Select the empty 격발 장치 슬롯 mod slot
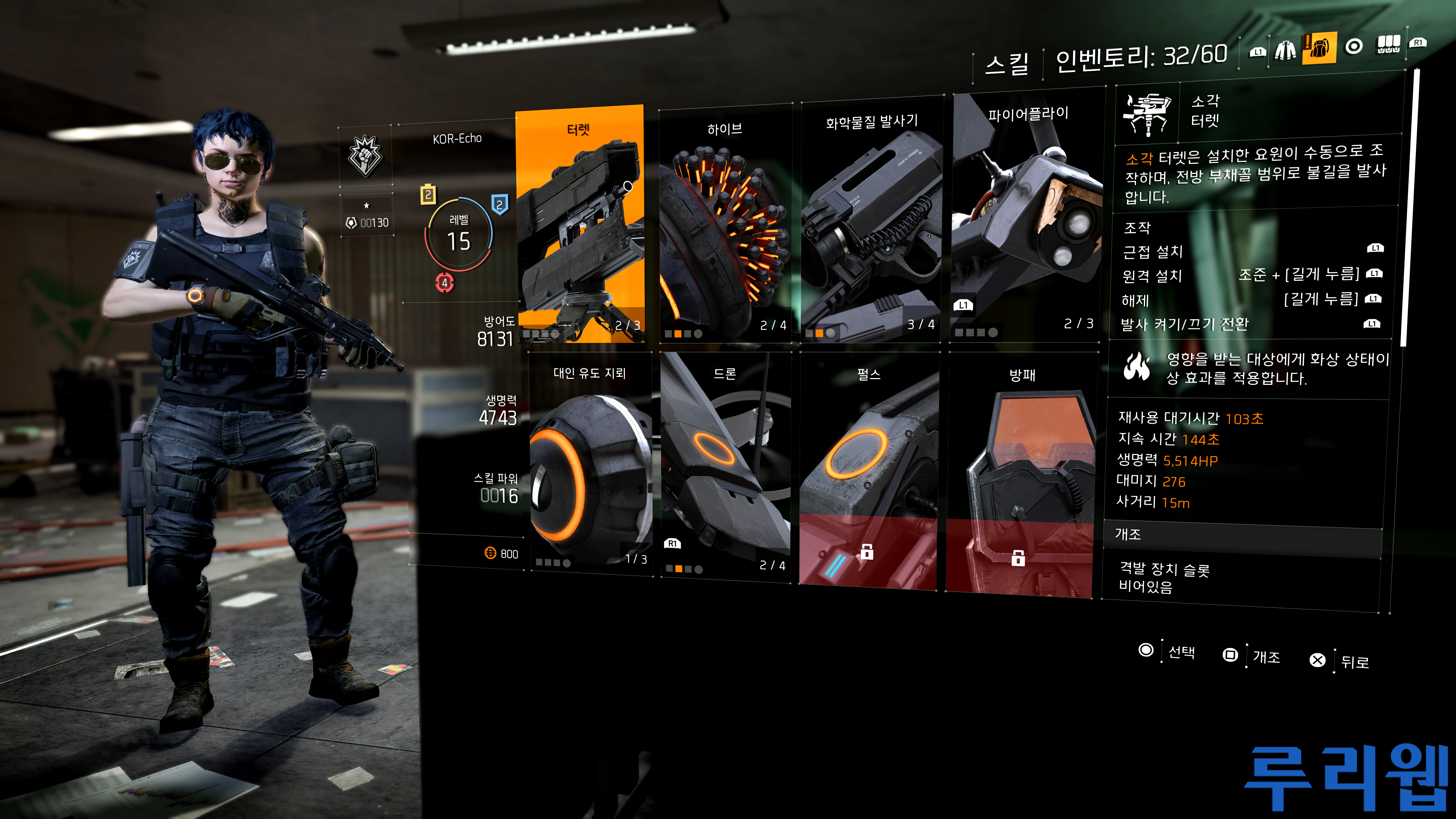This screenshot has height=819, width=1456. tap(1241, 578)
